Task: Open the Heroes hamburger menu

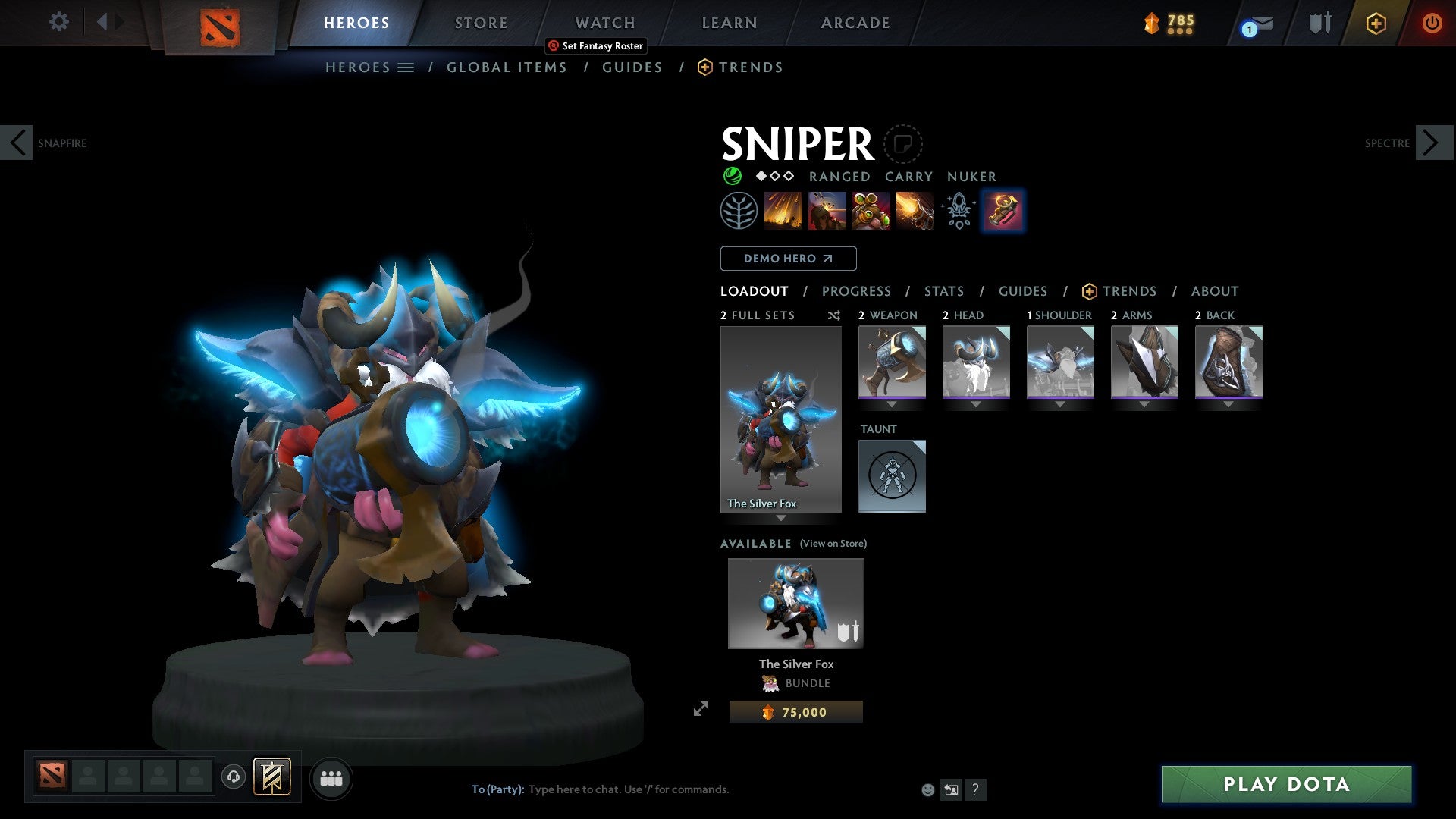Action: click(x=406, y=67)
